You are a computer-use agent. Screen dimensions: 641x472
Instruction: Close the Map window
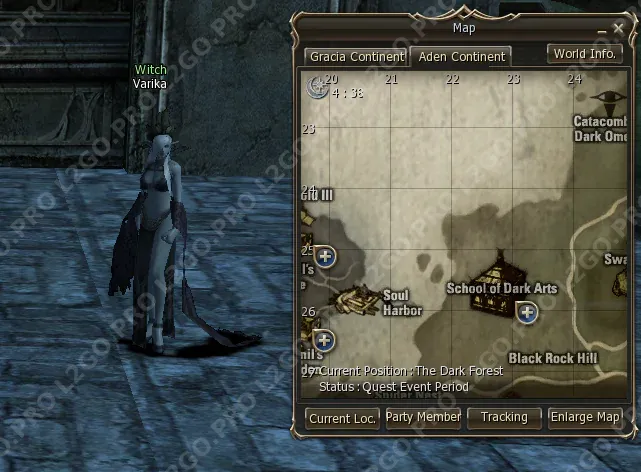click(616, 28)
